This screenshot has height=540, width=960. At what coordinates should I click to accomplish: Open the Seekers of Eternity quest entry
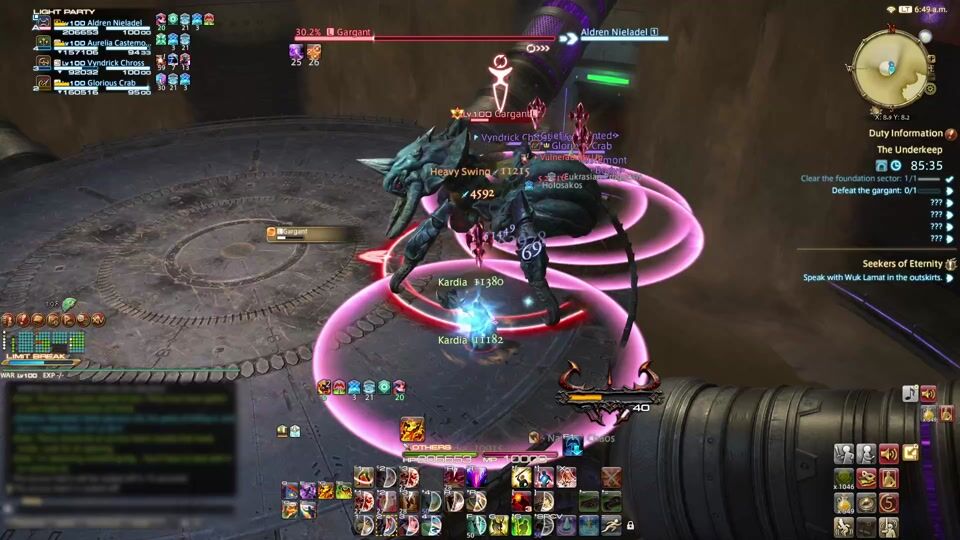pos(902,264)
